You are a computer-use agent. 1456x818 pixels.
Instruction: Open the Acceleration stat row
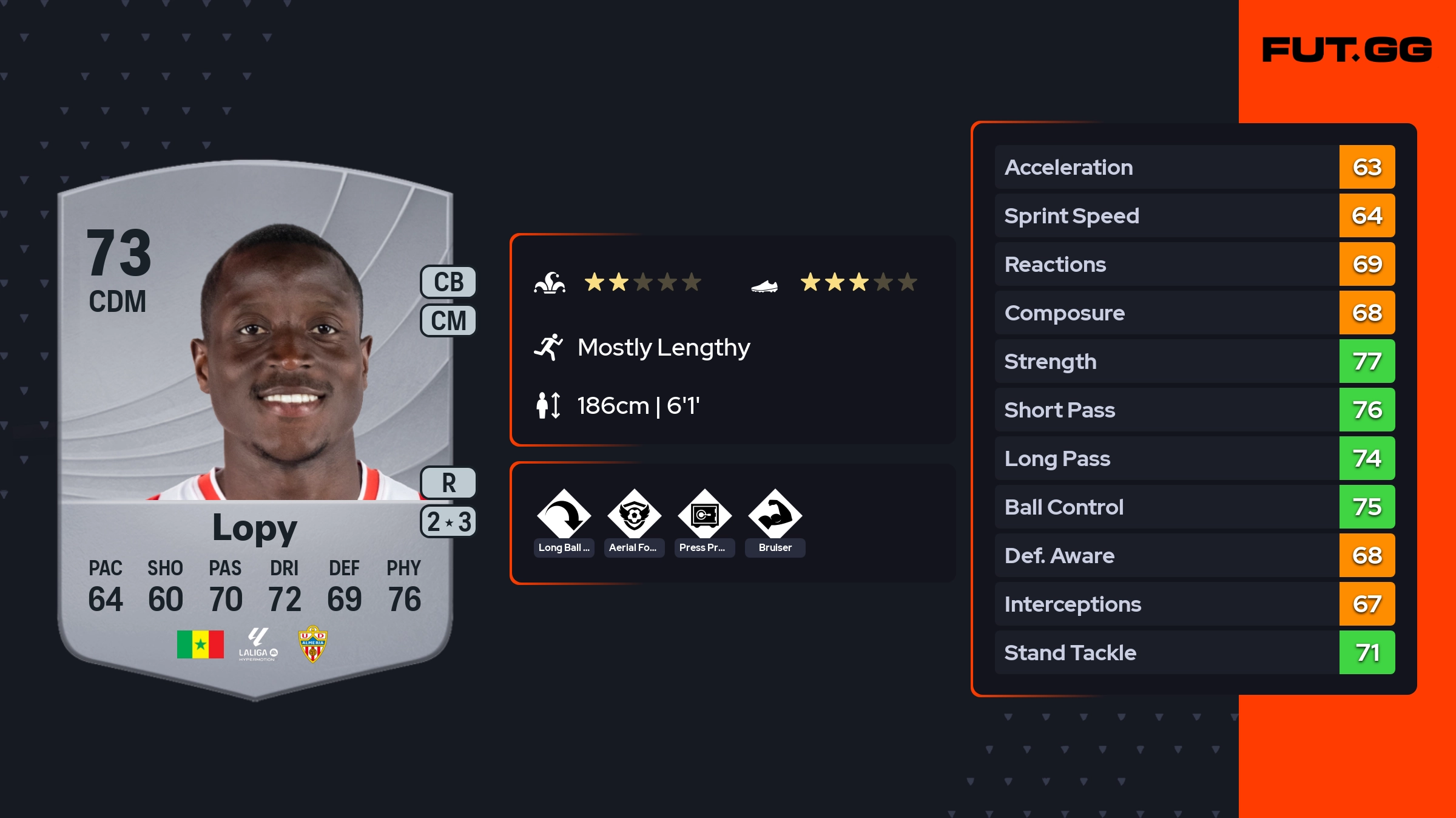click(x=1194, y=167)
